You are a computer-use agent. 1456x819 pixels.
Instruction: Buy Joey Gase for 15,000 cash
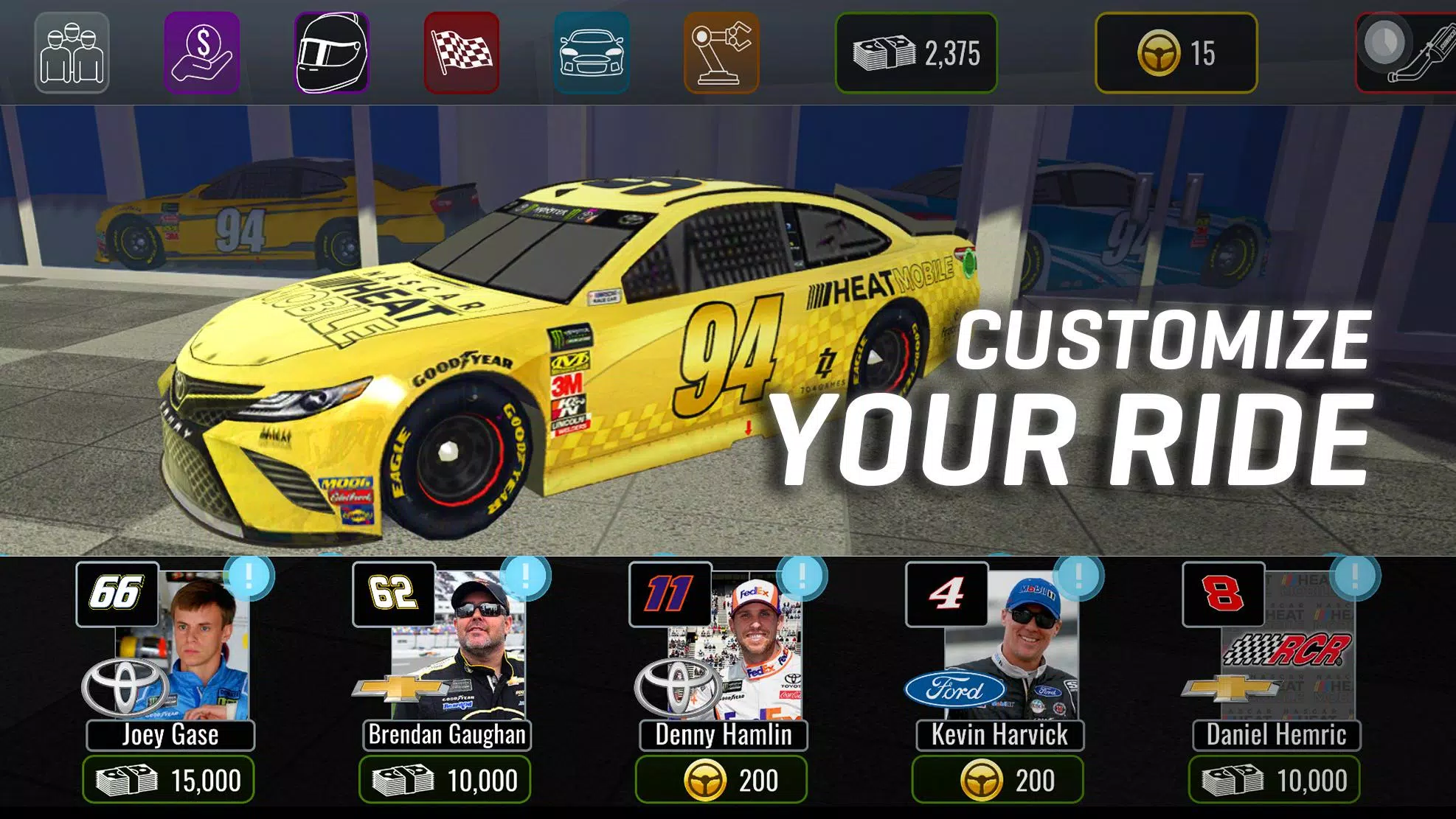[x=170, y=779]
